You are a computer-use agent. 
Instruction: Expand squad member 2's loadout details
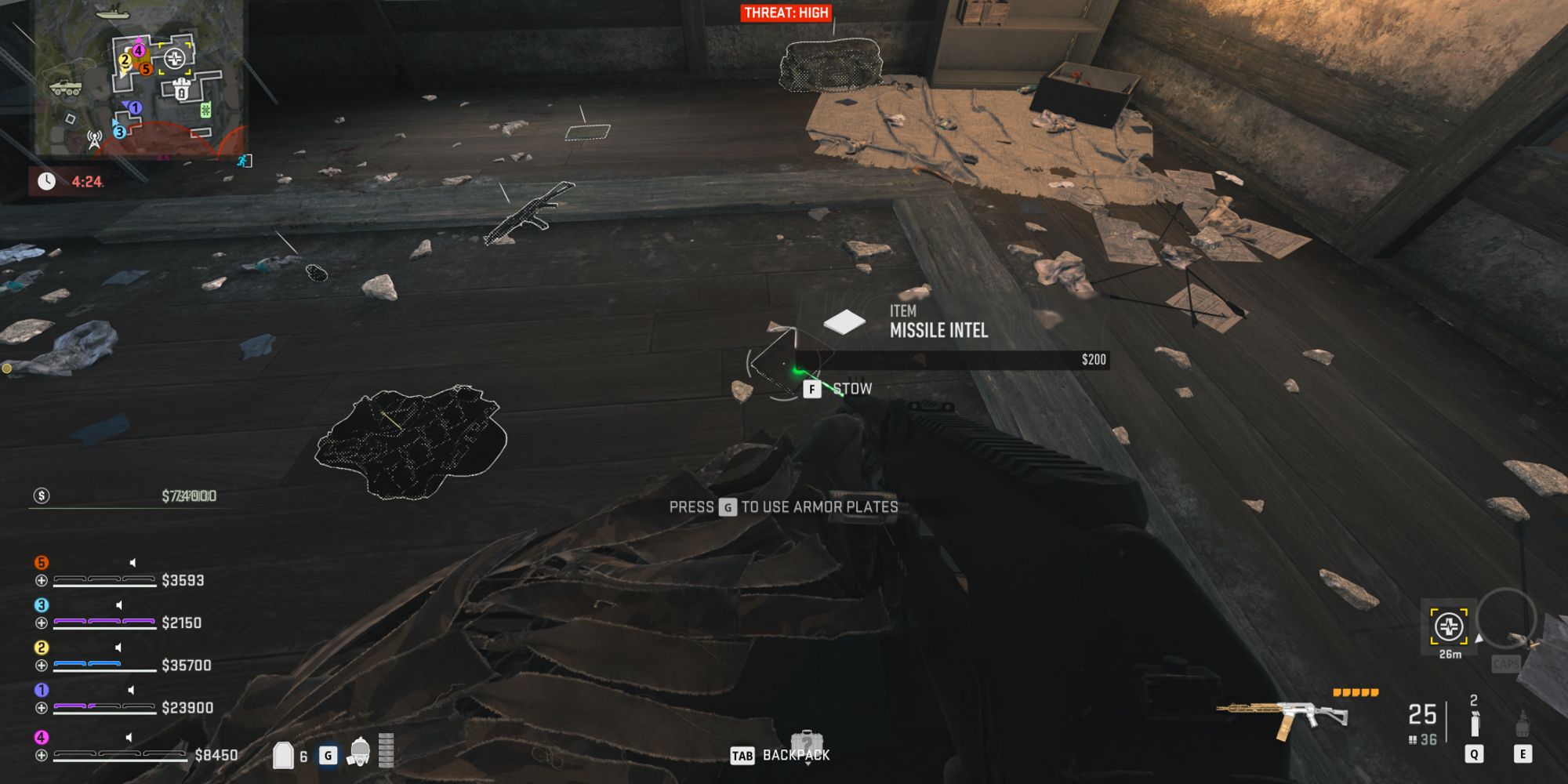coord(41,665)
